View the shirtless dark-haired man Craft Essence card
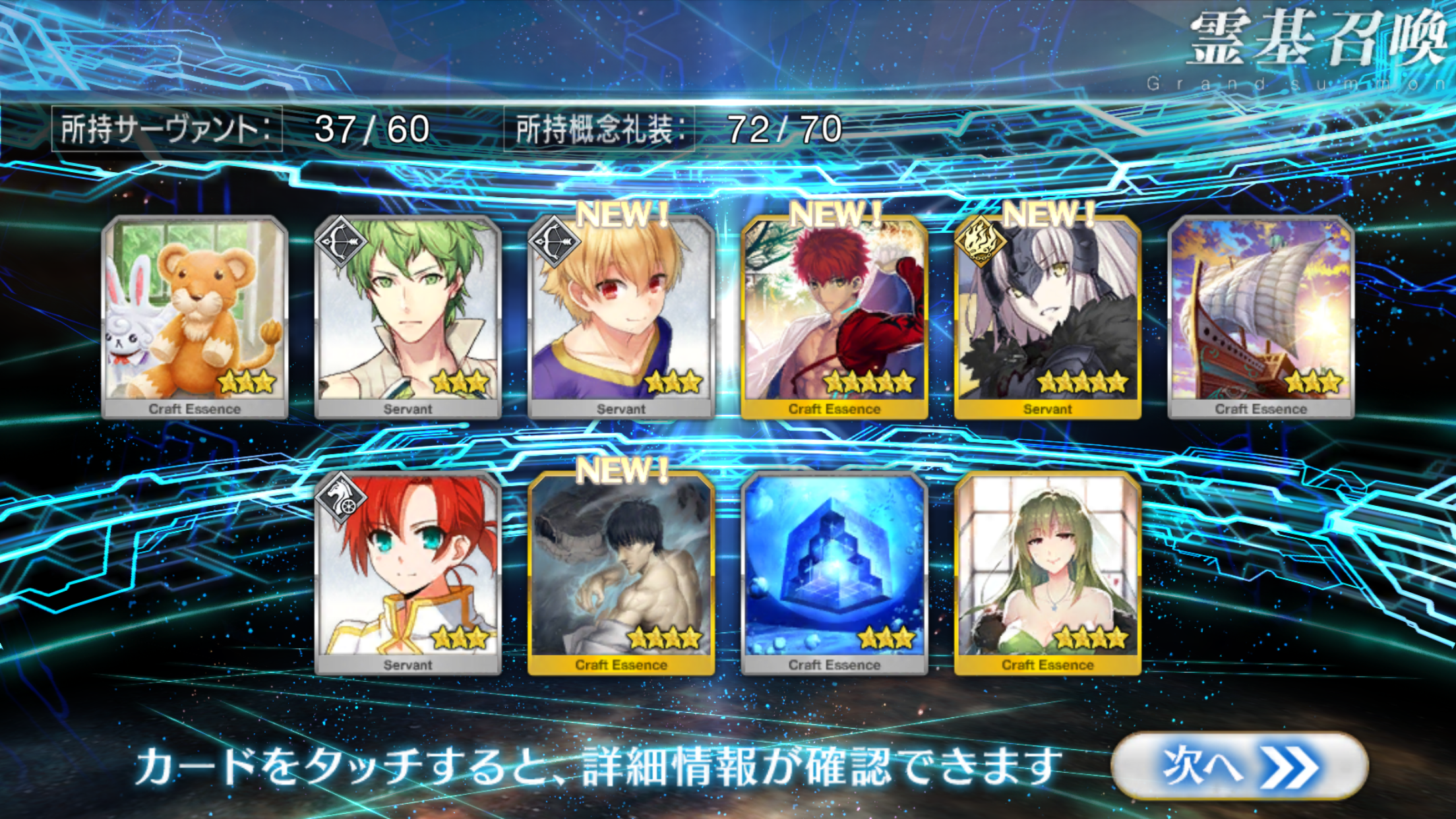 621,572
